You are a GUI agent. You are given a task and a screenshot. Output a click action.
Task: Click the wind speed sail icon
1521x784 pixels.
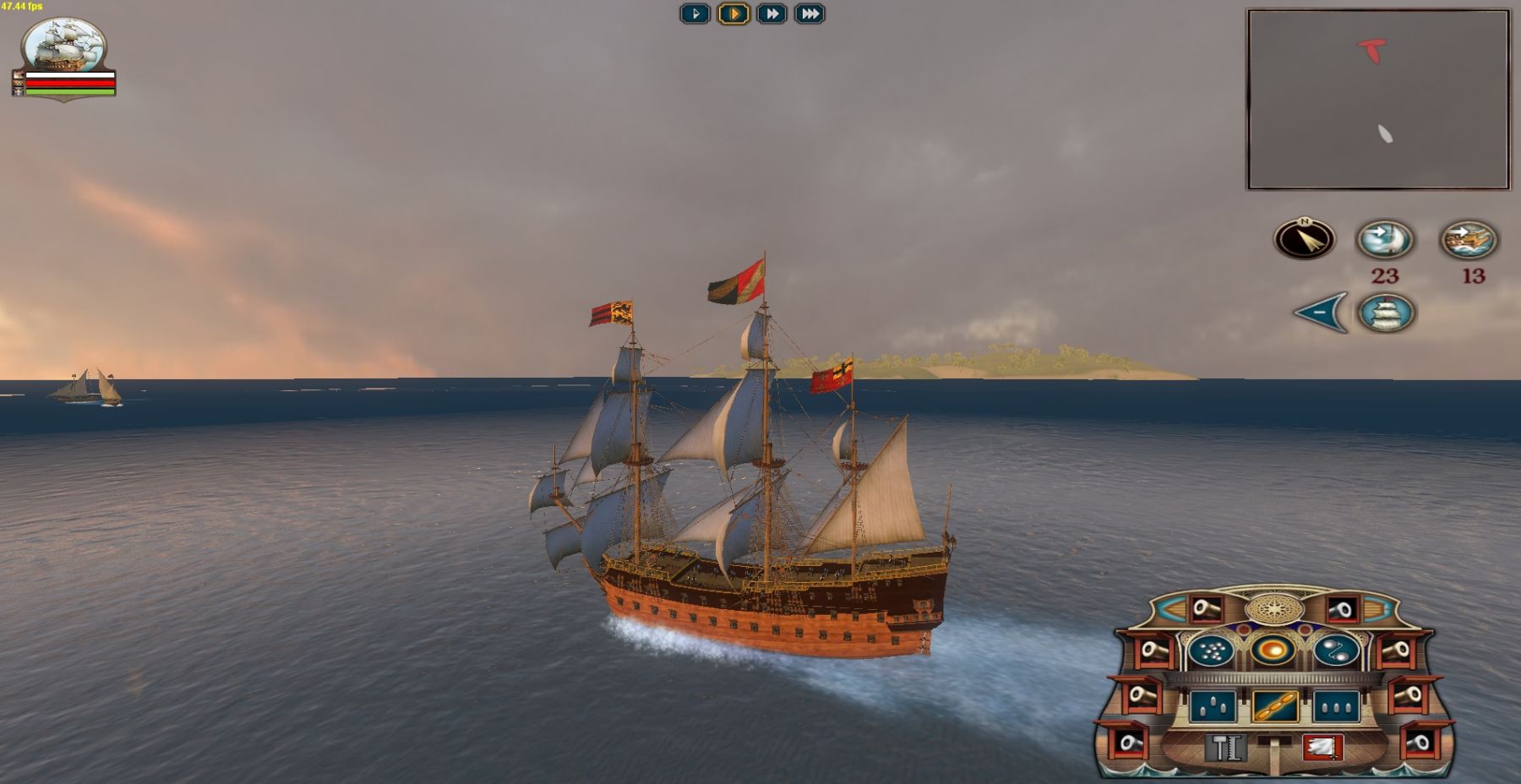(x=1385, y=240)
